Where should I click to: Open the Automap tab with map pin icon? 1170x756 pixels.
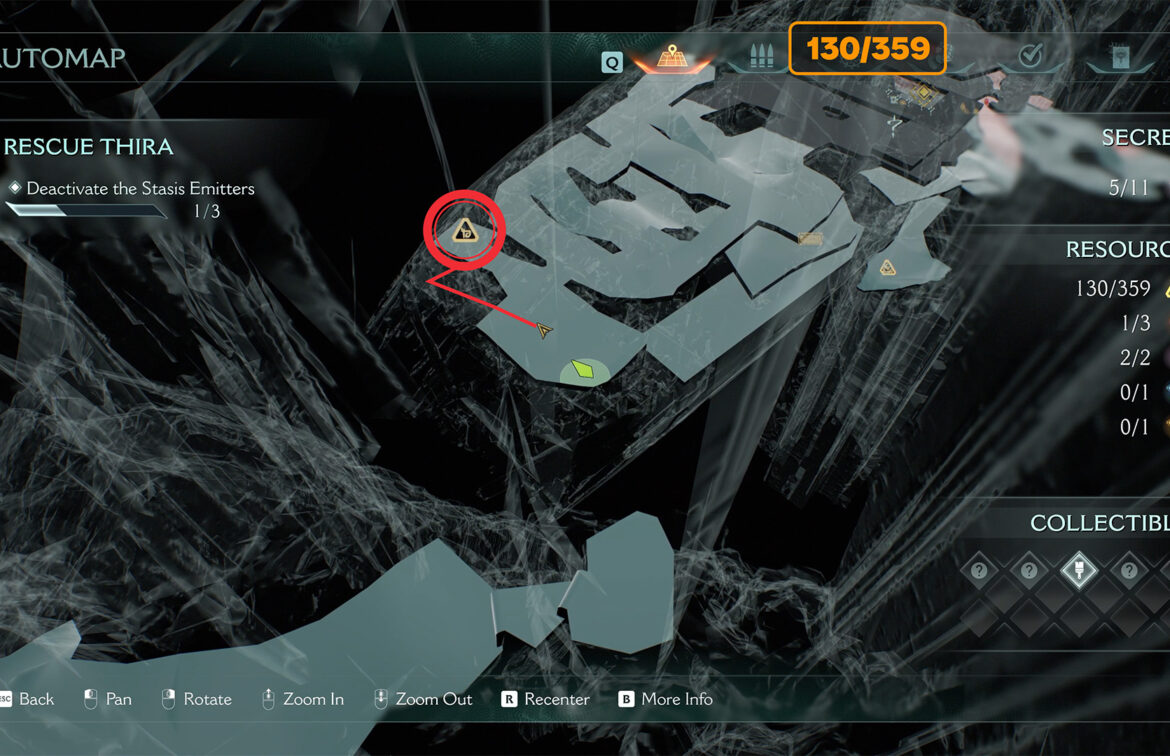tap(671, 57)
